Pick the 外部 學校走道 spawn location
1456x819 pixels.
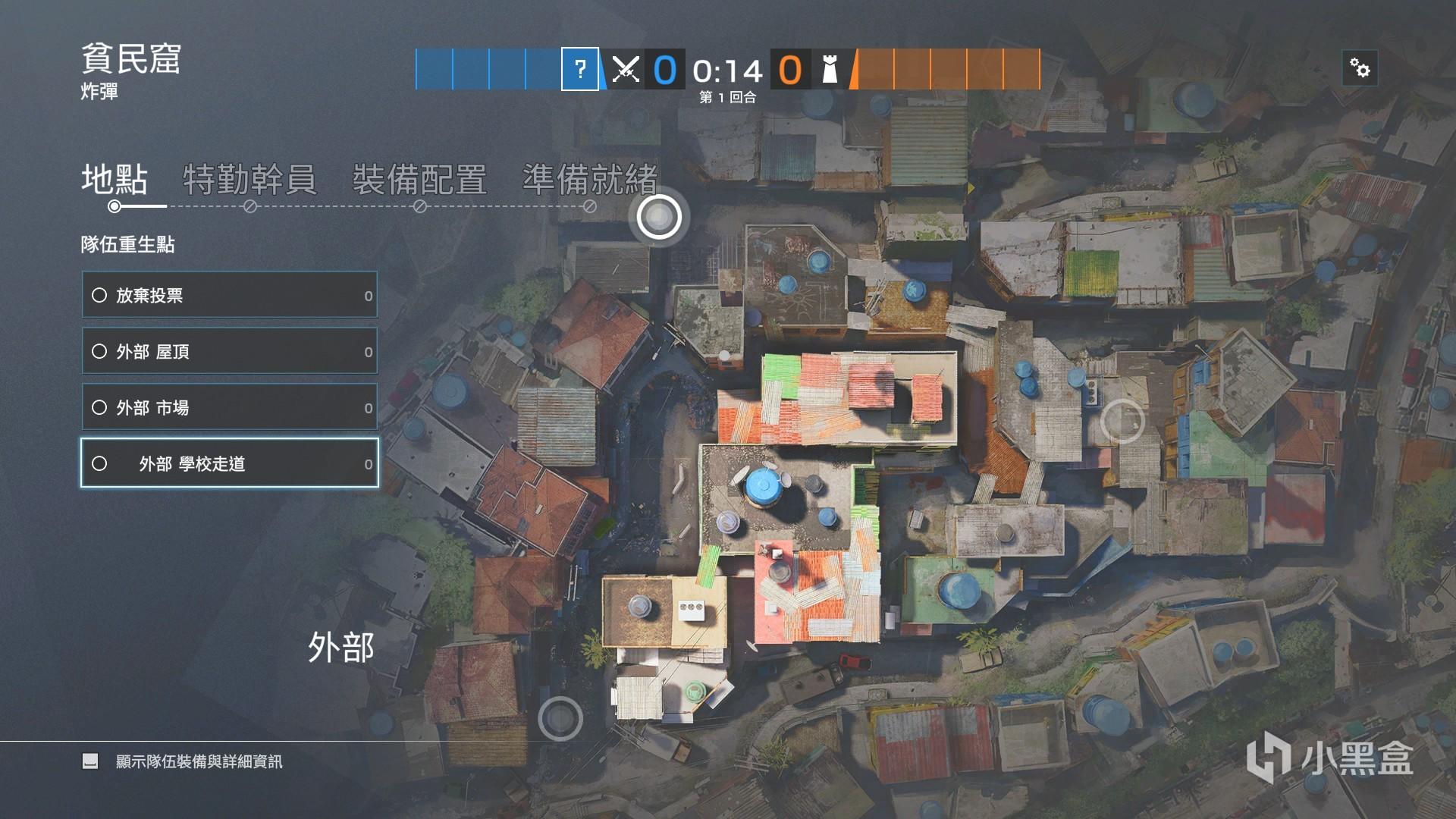coord(229,463)
